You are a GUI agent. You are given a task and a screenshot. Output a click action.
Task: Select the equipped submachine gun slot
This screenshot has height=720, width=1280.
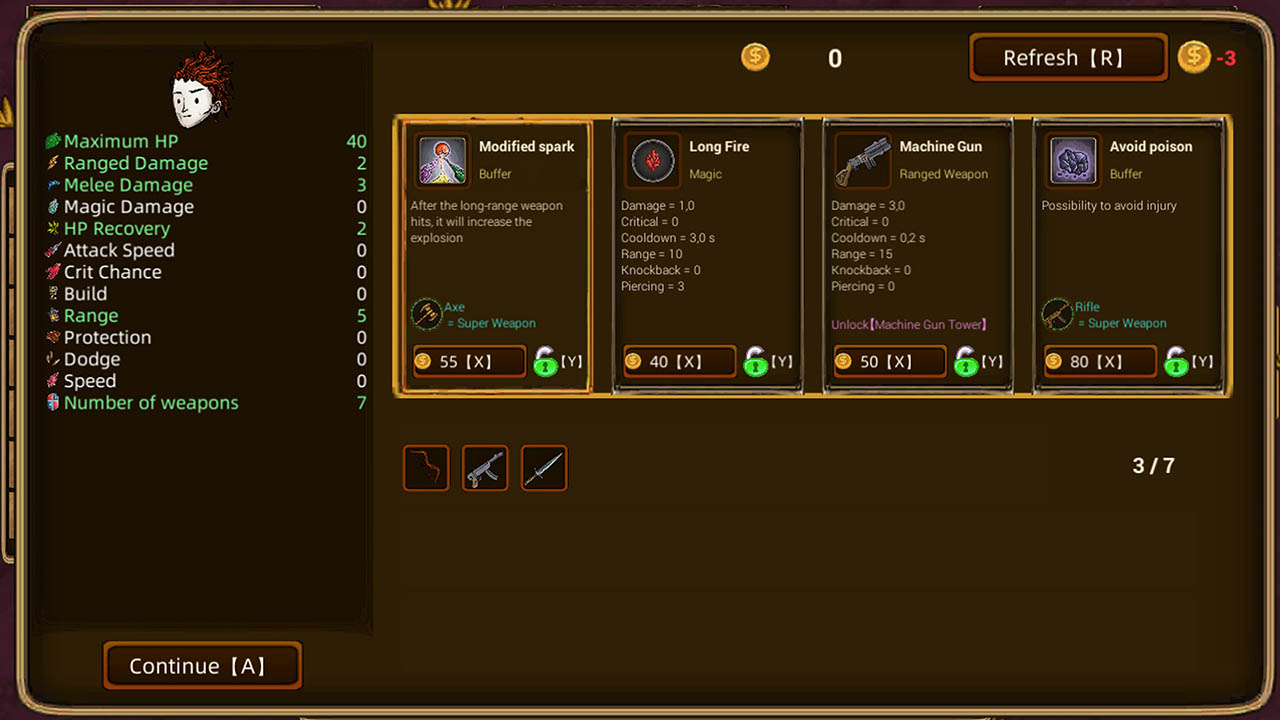coord(484,467)
